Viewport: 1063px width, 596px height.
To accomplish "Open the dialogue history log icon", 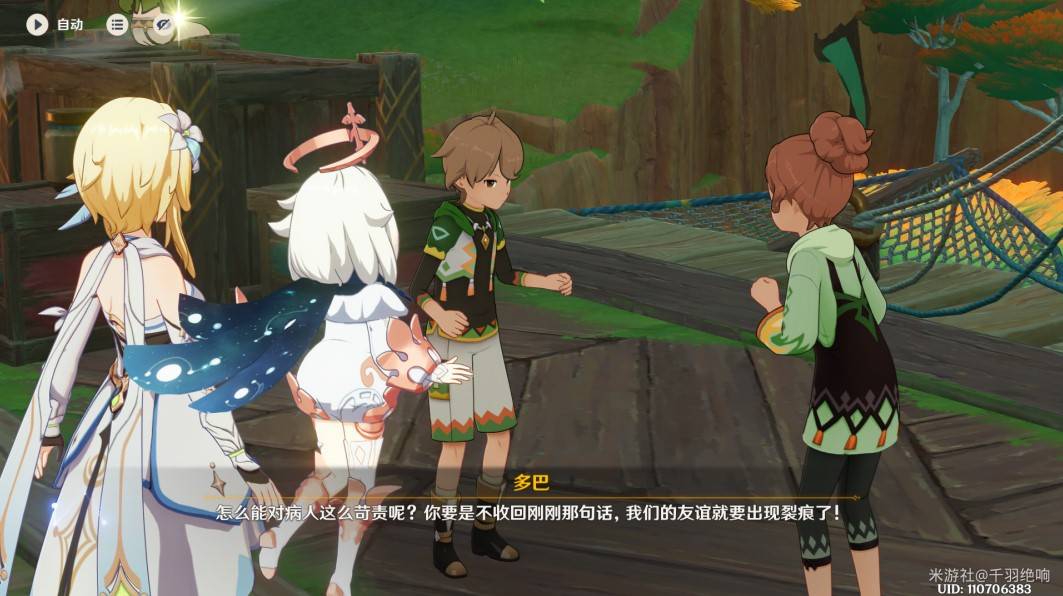I will coord(118,24).
